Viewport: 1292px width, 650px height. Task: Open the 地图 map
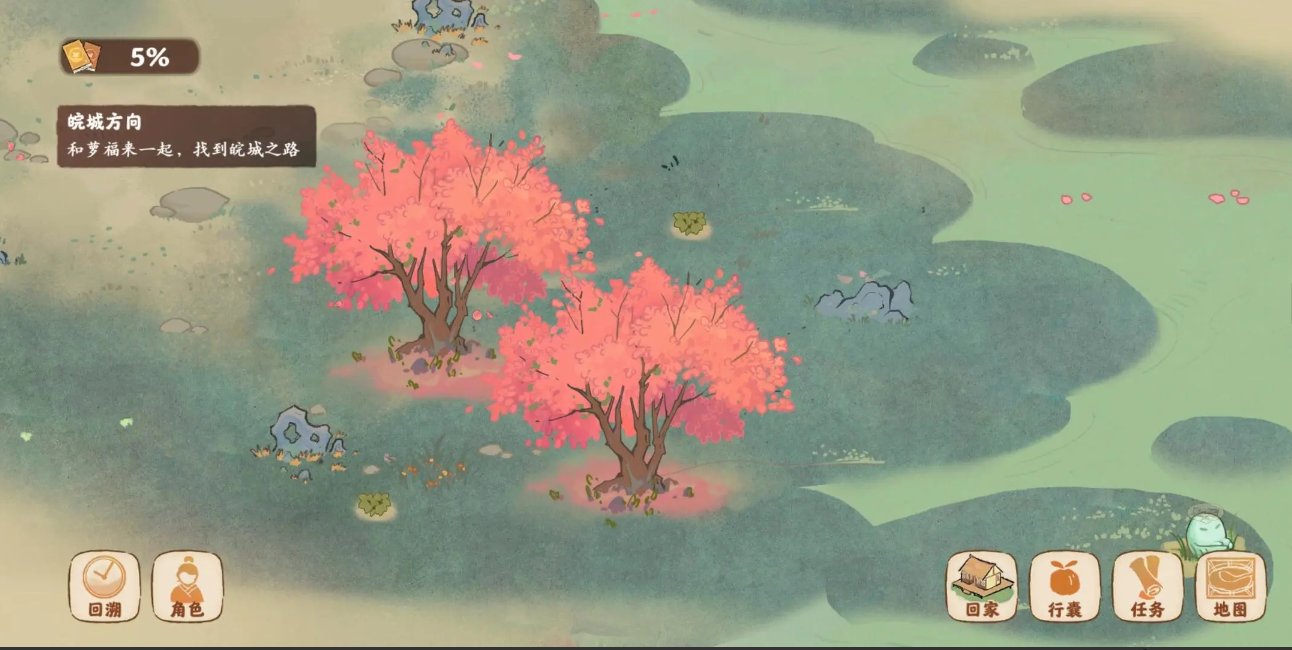click(x=1230, y=586)
